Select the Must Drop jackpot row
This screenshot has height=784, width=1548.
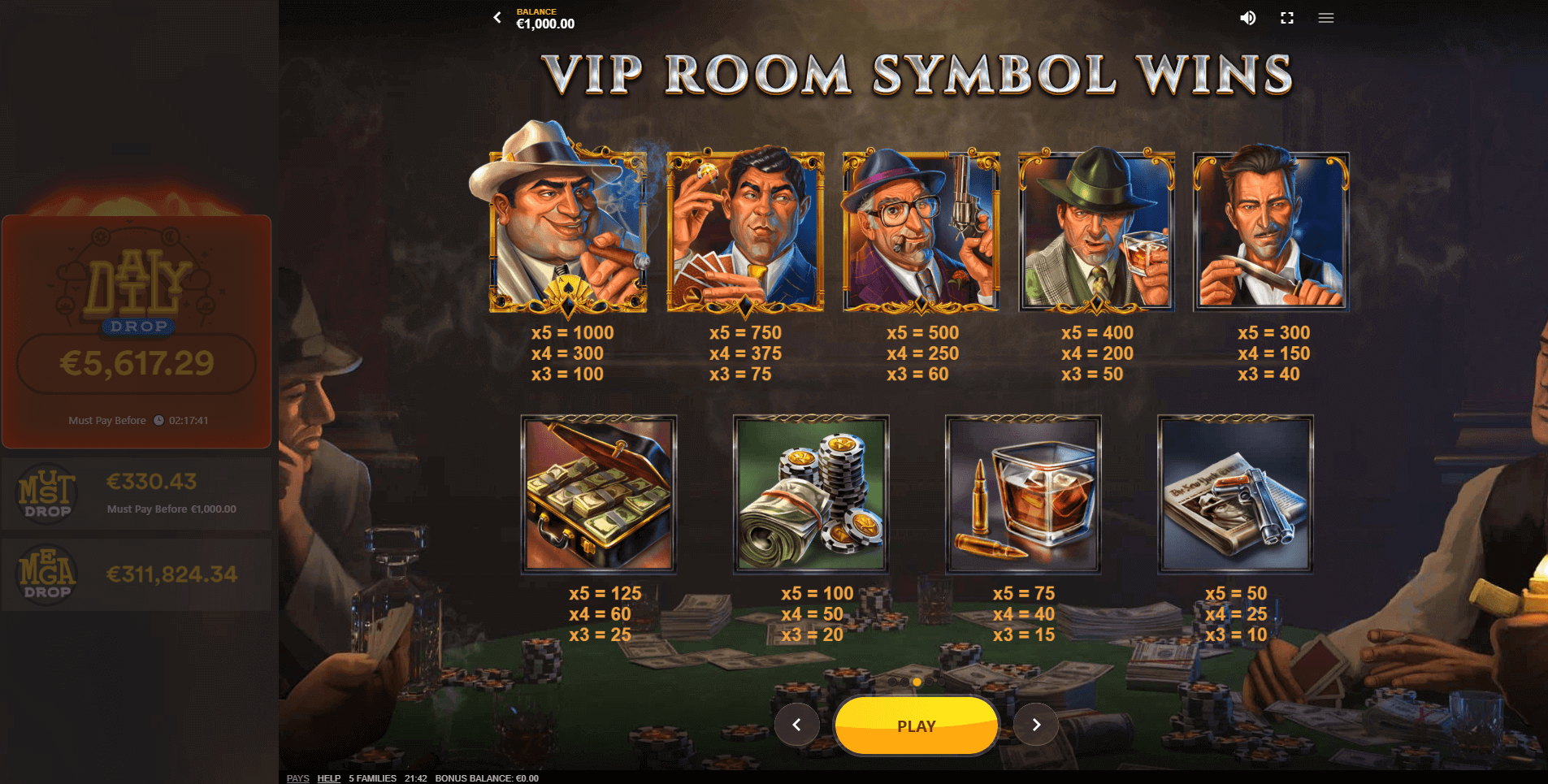pos(137,494)
